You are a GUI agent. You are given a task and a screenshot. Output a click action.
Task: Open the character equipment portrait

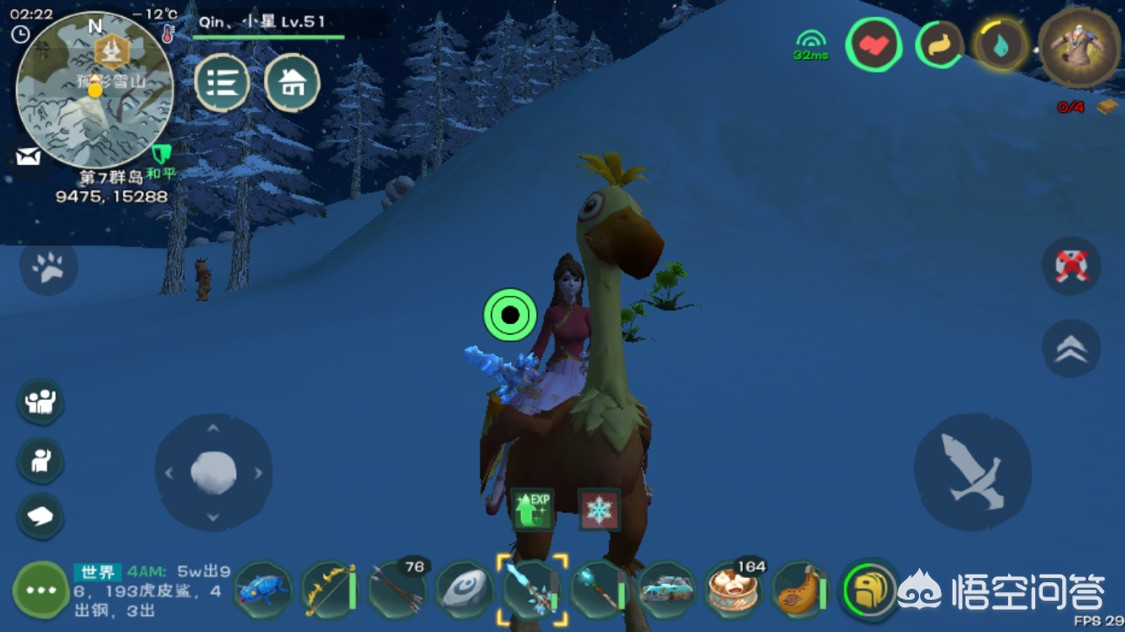pyautogui.click(x=1078, y=45)
